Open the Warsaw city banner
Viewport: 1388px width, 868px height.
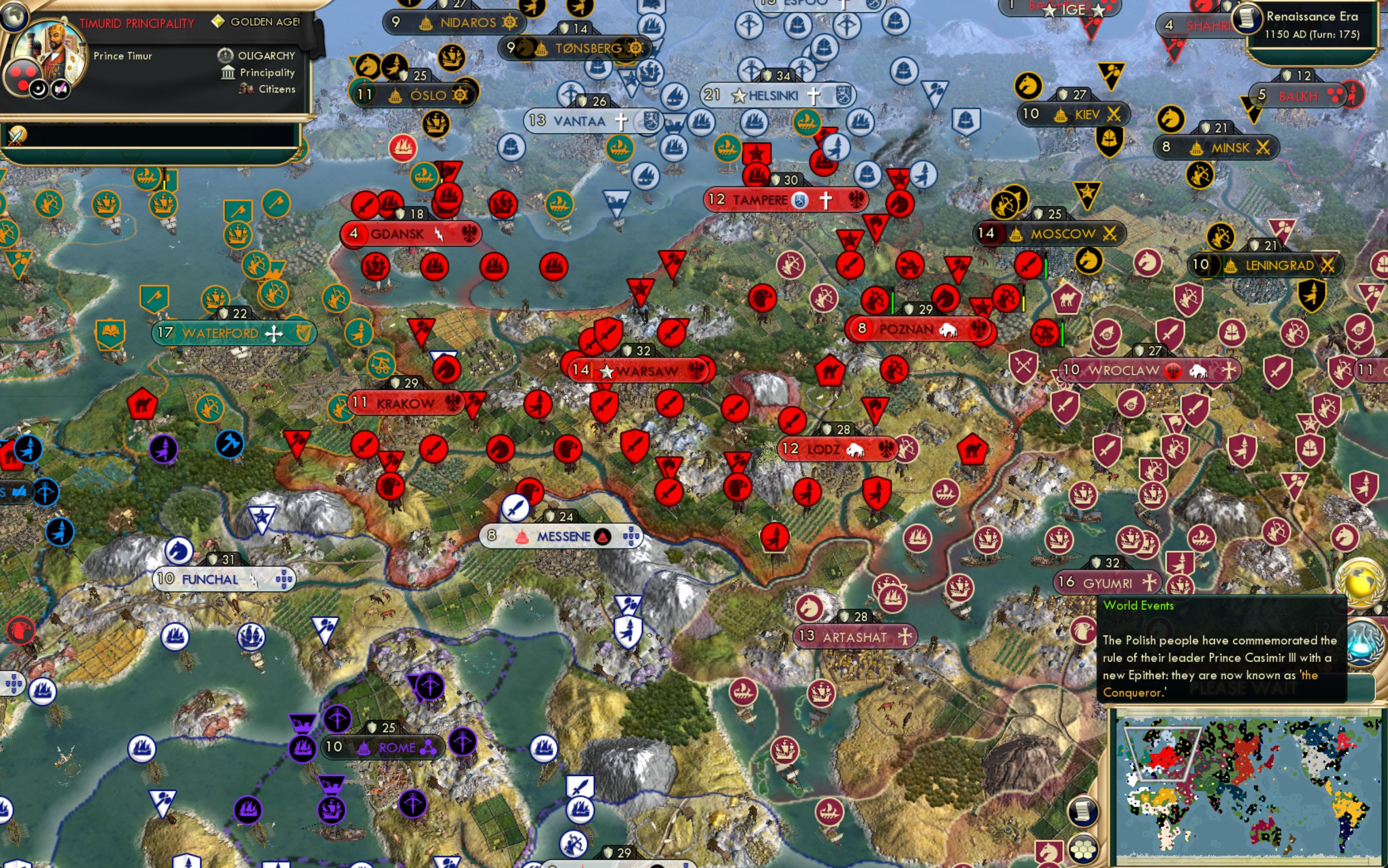(642, 370)
